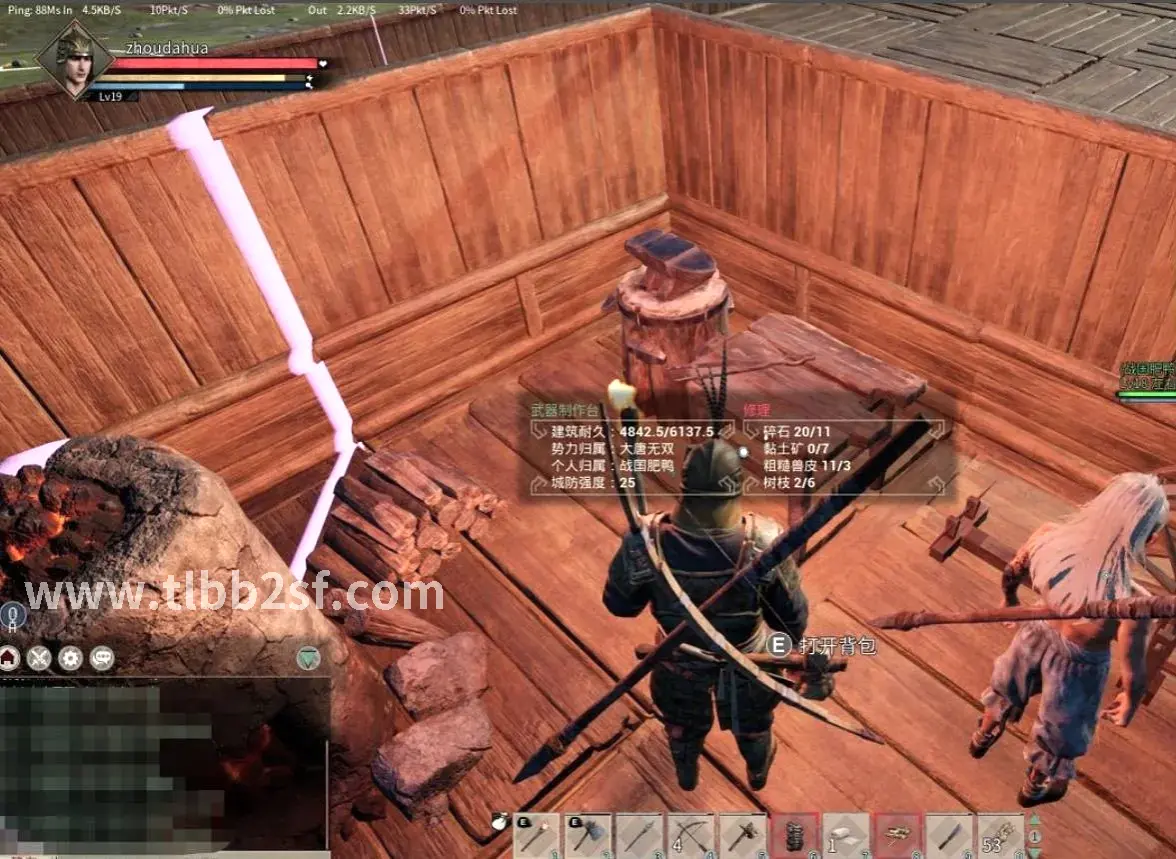
Task: Pick the red-highlighted dark armor slot
Action: 795,836
